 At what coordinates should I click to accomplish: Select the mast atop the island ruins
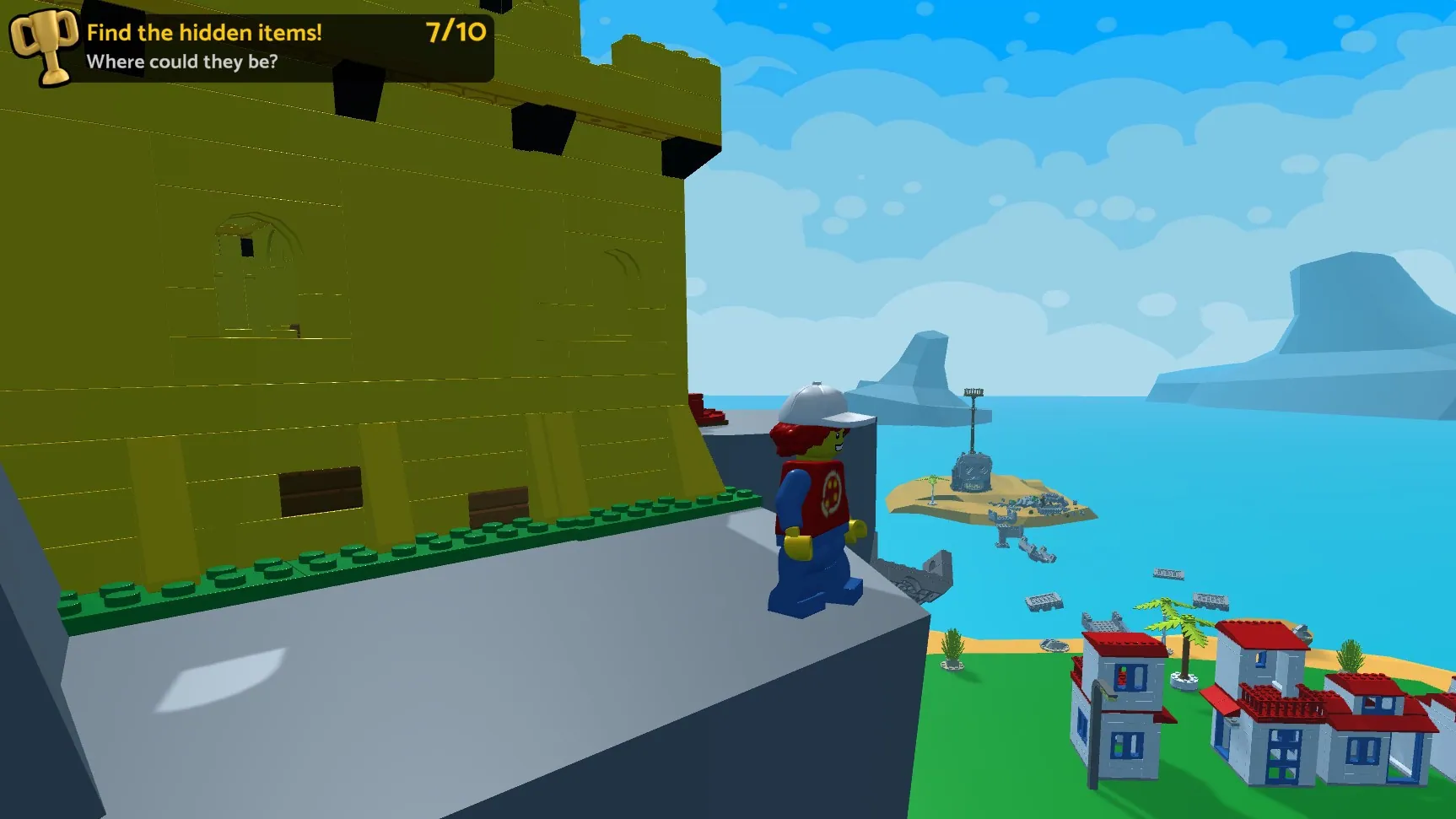click(x=974, y=396)
